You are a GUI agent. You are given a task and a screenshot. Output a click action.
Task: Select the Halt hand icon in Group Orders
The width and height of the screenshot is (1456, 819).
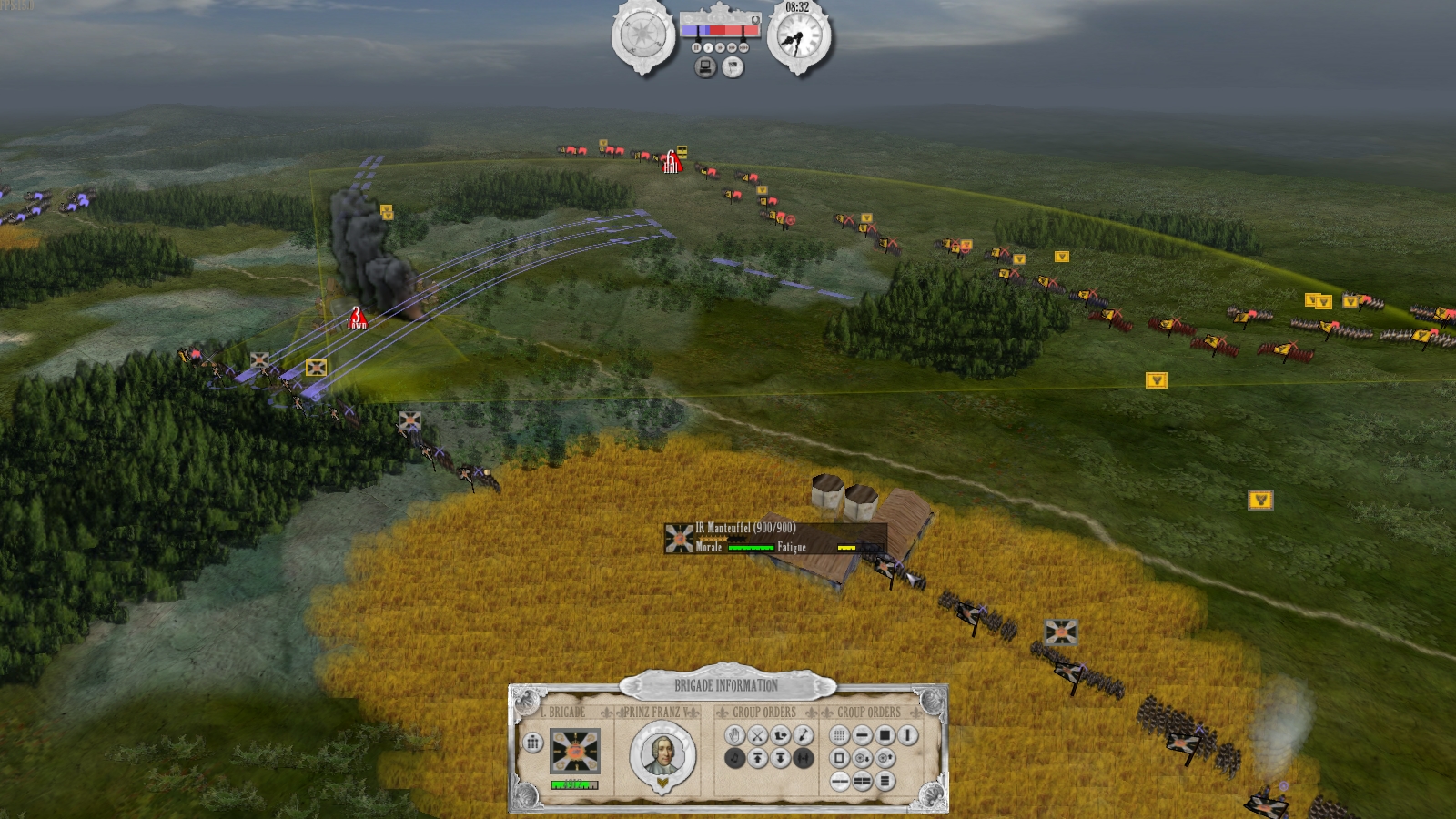[x=735, y=734]
